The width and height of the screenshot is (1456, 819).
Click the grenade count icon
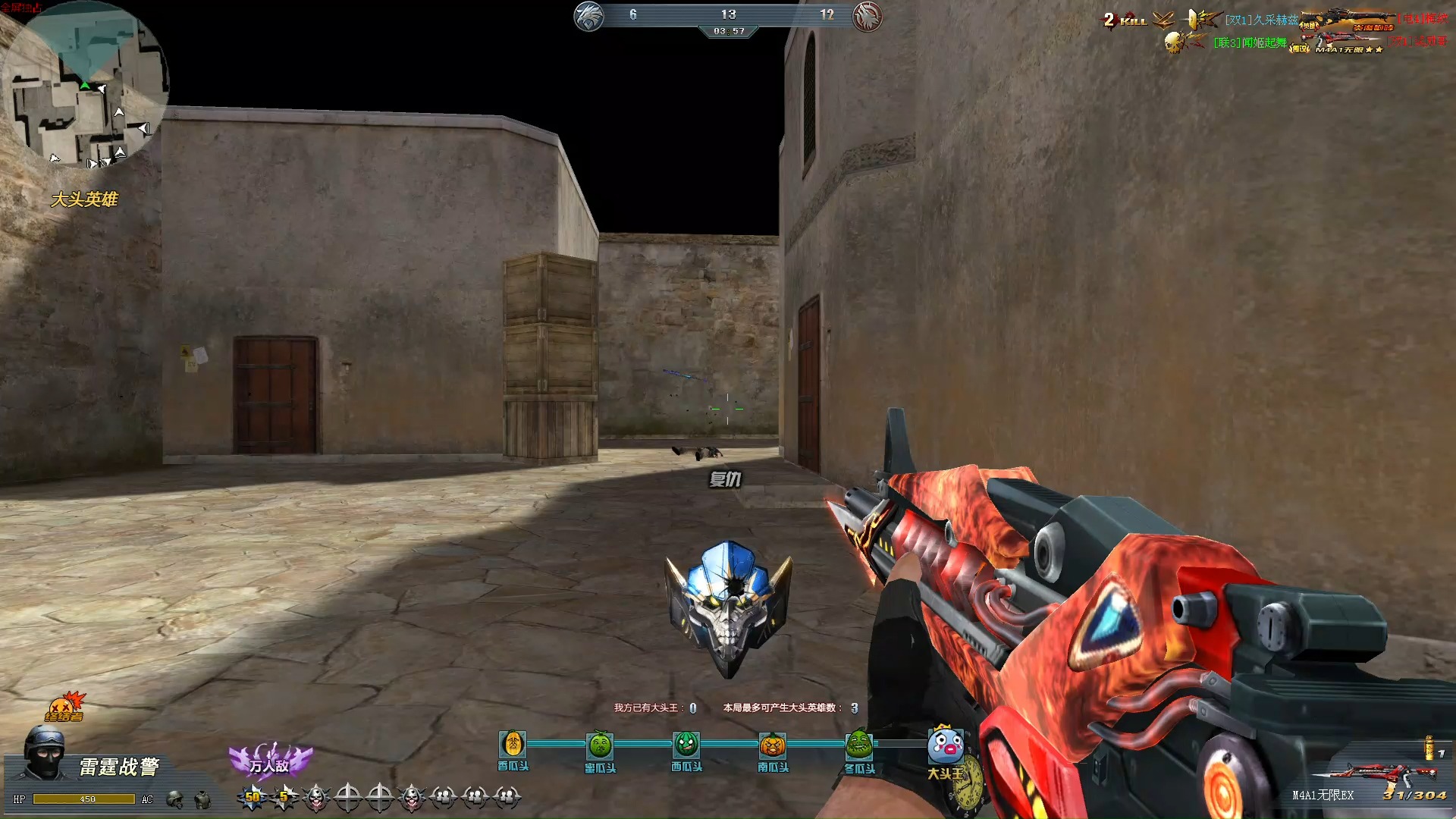tap(1429, 748)
